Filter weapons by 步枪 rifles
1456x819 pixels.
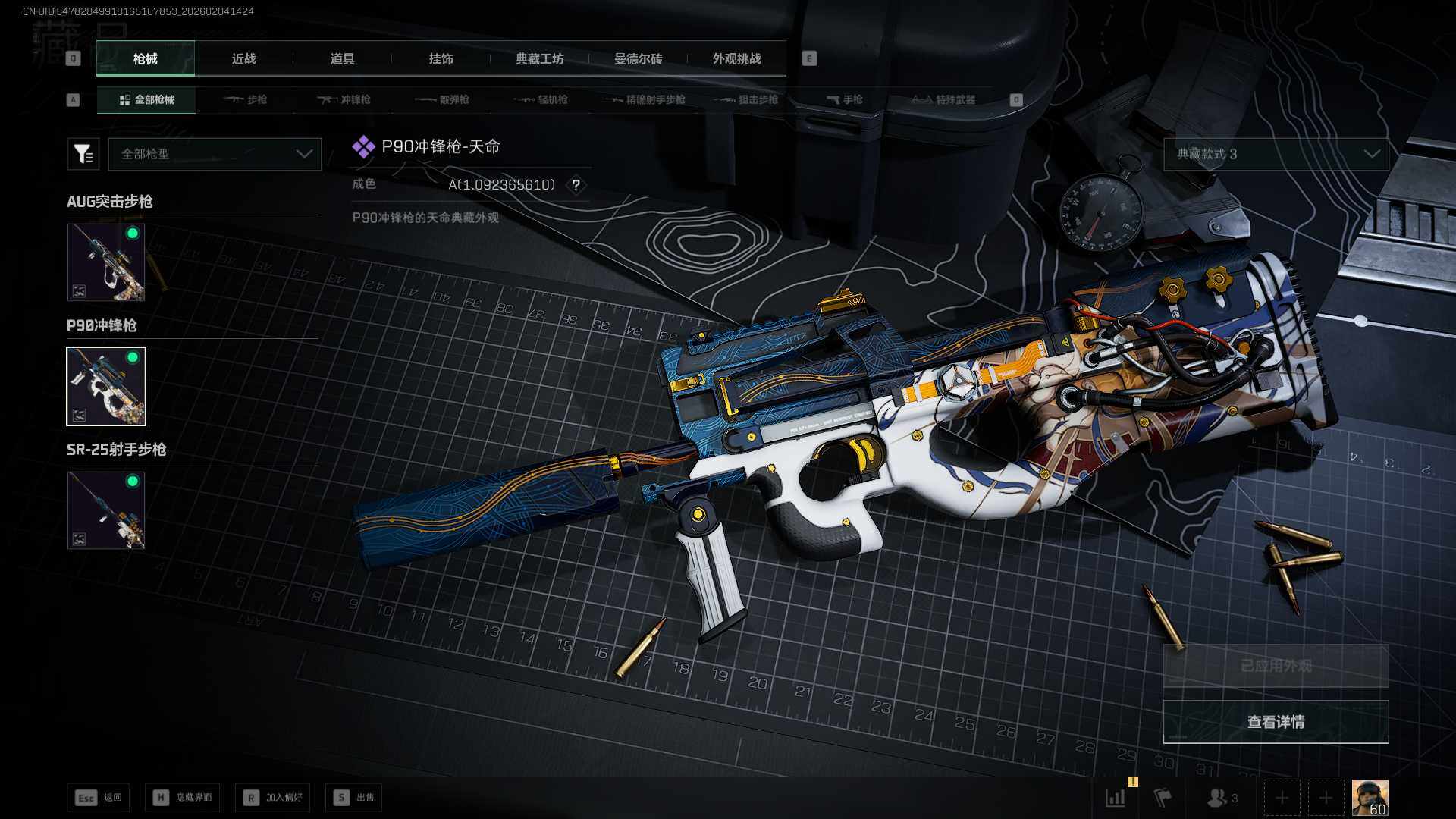[x=246, y=100]
